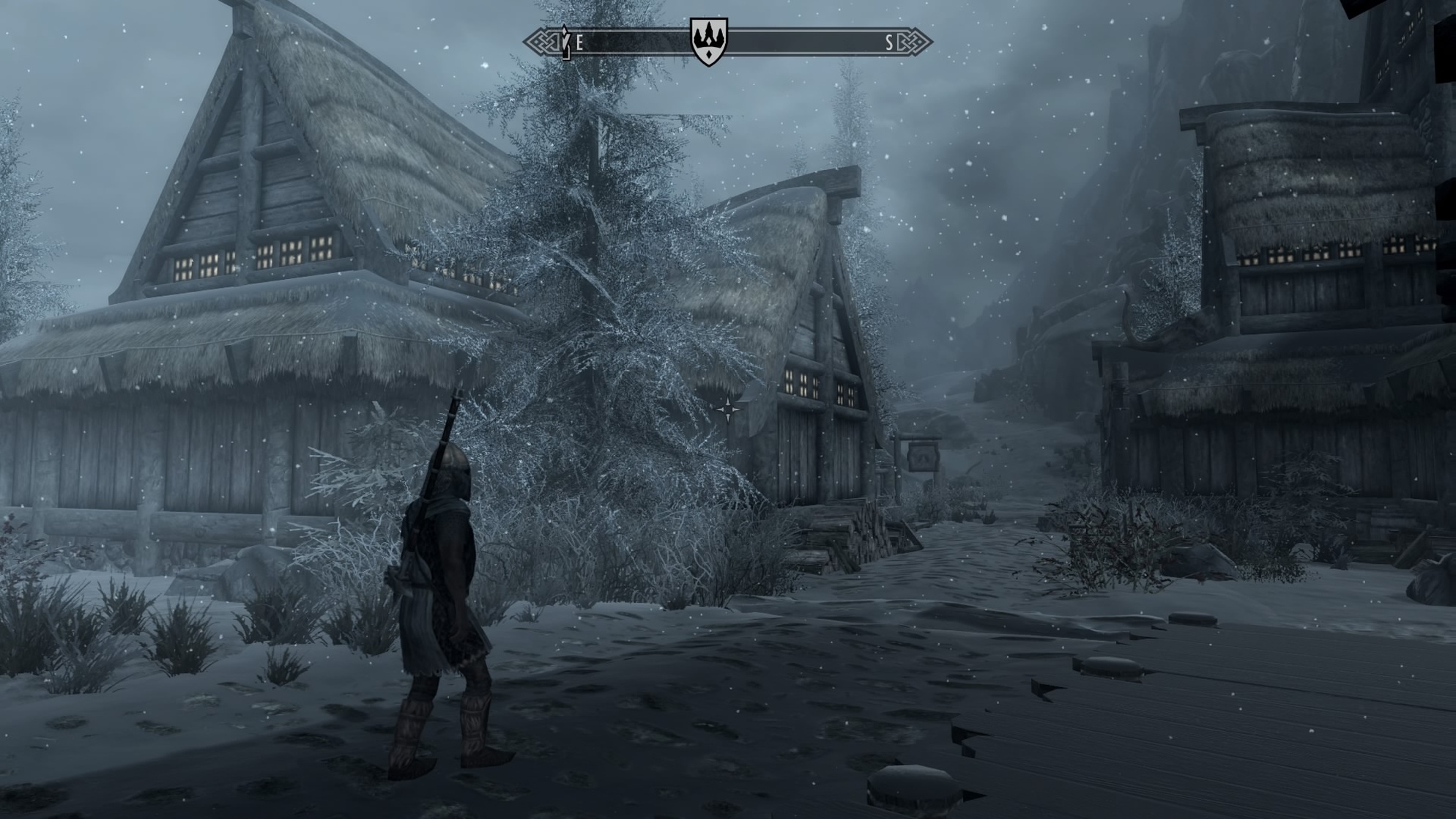Click the crown shield marker on the compass
The image size is (1456, 819).
(708, 40)
